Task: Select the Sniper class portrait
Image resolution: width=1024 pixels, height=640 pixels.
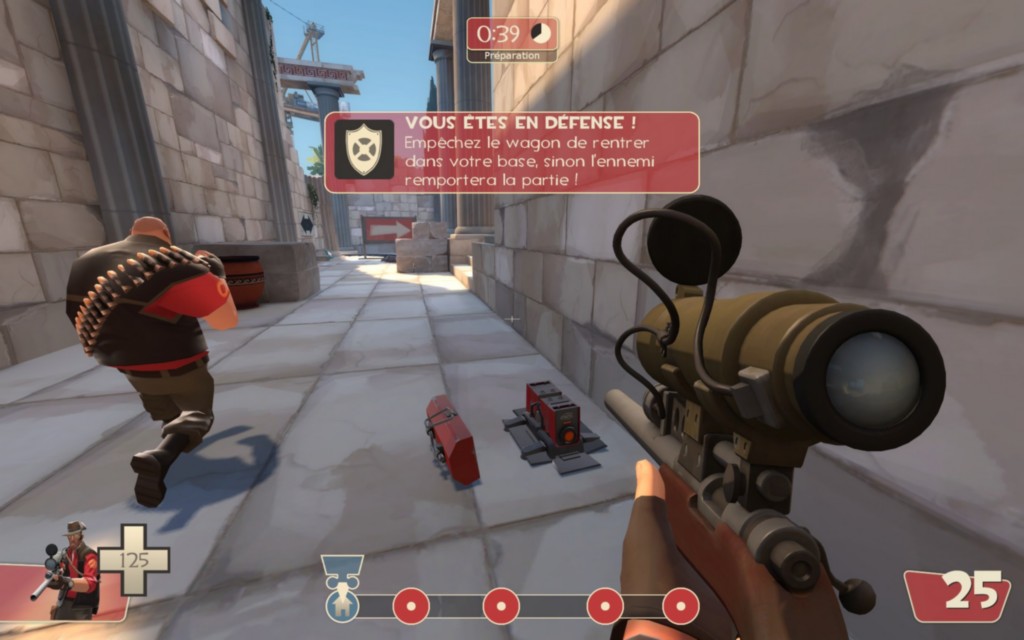Action: click(70, 572)
